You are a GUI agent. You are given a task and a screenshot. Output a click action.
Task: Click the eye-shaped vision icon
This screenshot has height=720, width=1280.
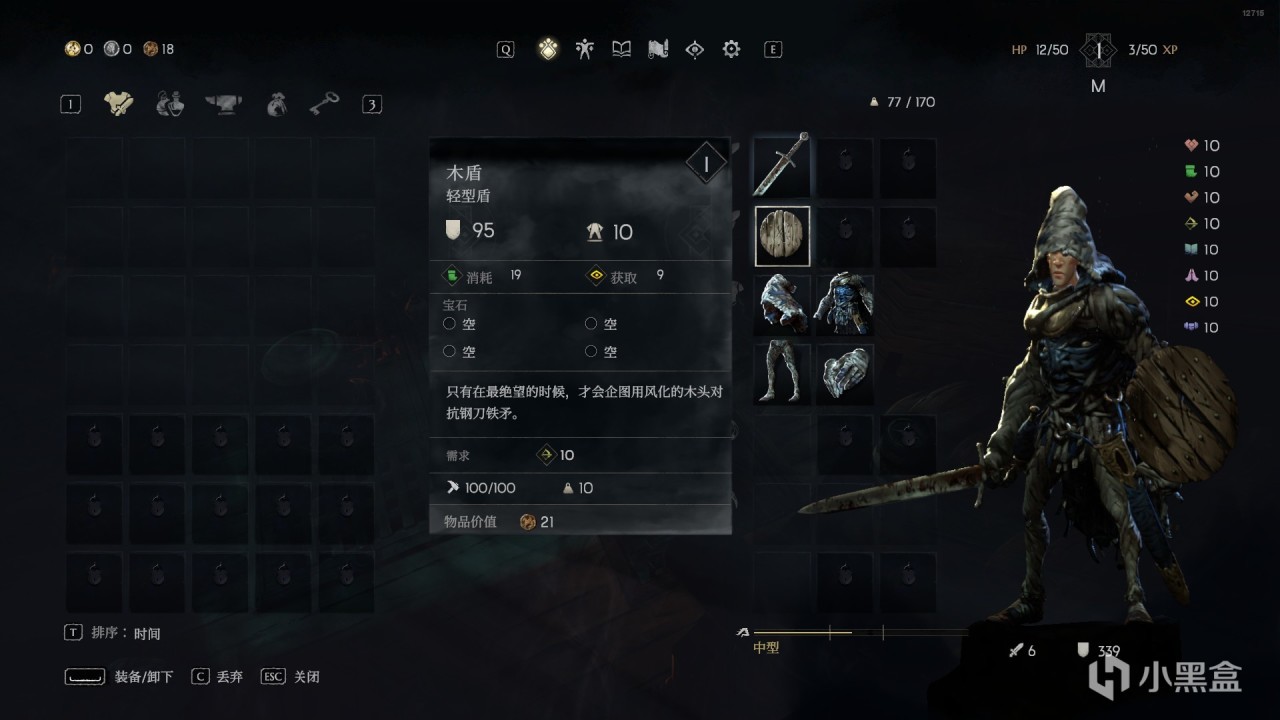[x=695, y=48]
